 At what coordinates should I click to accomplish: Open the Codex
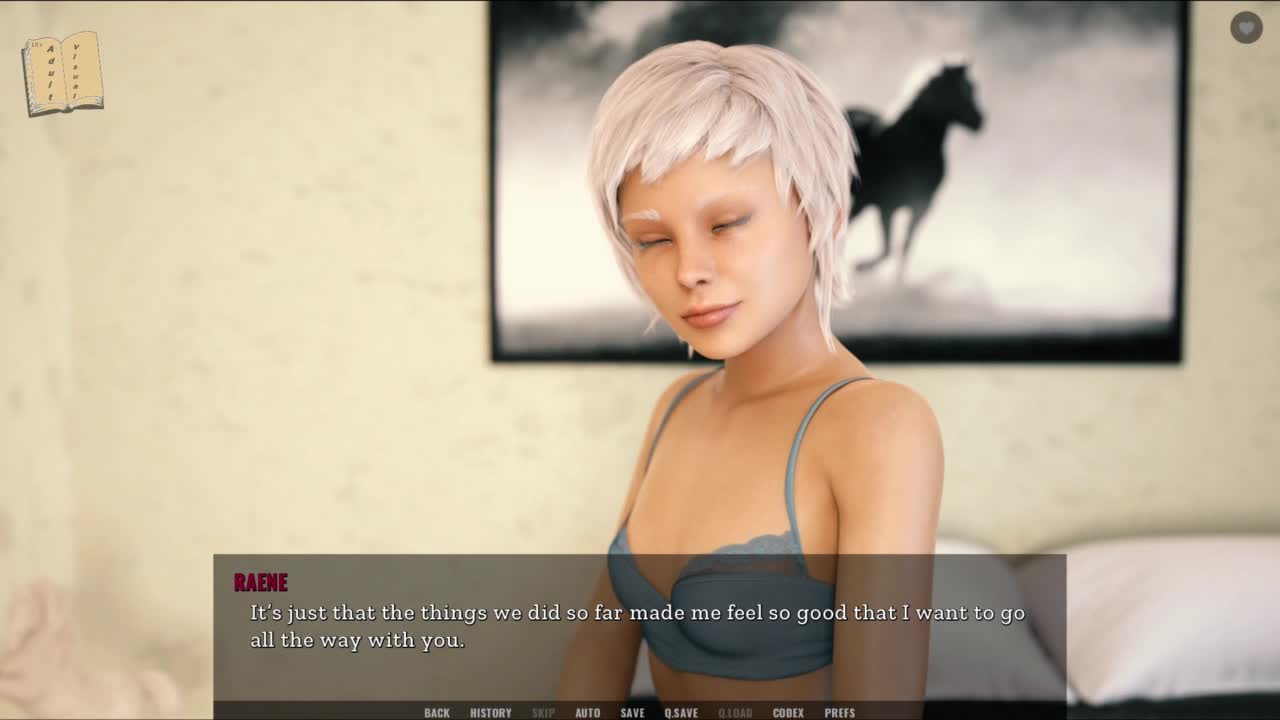pyautogui.click(x=788, y=712)
